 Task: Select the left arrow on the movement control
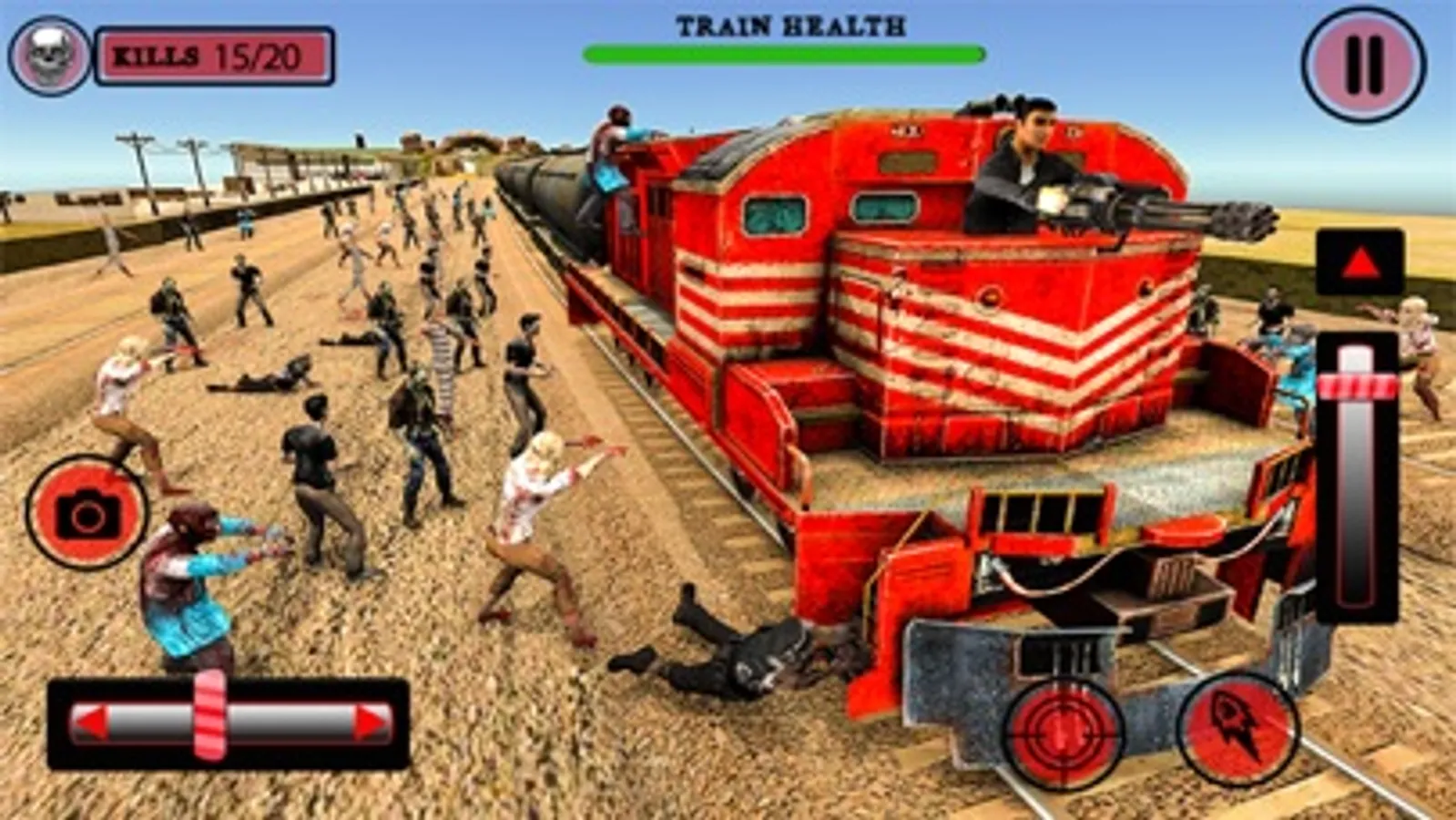click(91, 721)
